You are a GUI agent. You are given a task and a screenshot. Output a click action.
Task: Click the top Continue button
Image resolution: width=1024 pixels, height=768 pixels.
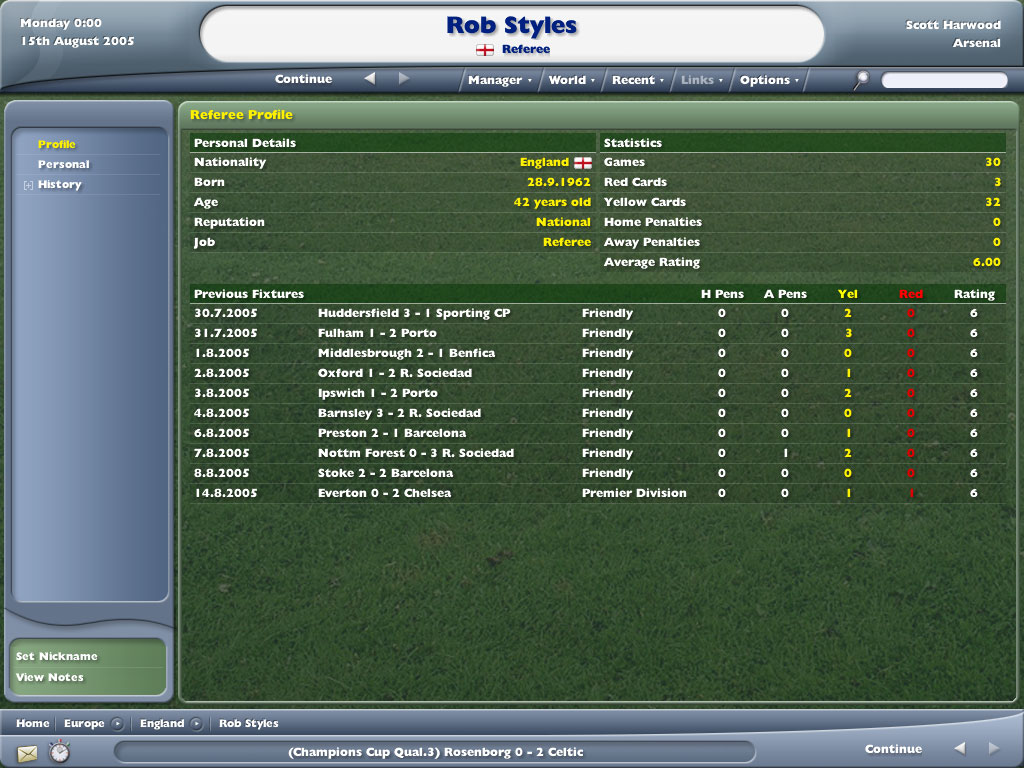303,79
